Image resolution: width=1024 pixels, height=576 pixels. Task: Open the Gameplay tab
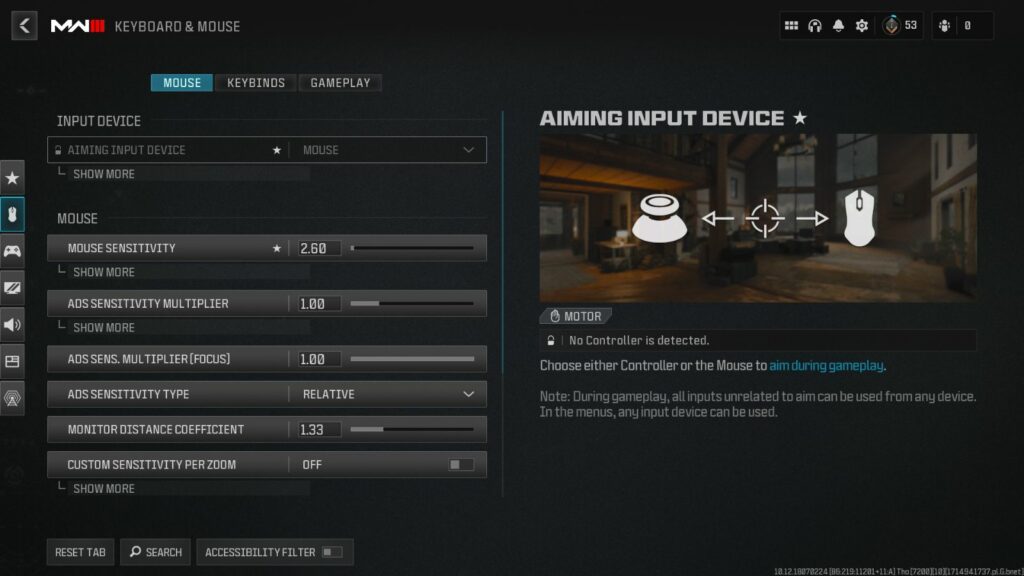340,83
